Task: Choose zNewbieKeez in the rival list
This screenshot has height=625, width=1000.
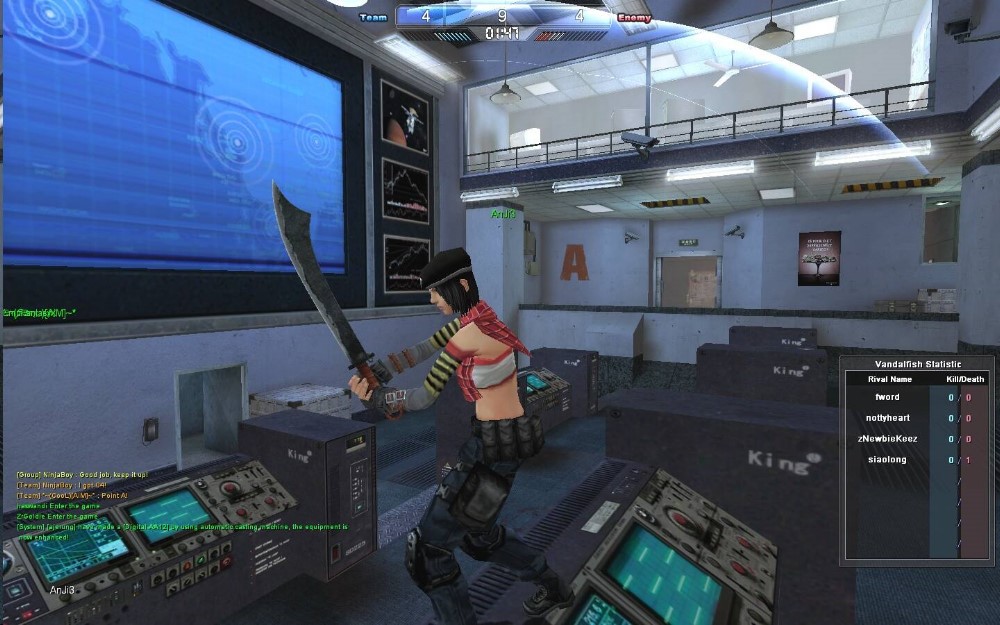Action: tap(886, 439)
